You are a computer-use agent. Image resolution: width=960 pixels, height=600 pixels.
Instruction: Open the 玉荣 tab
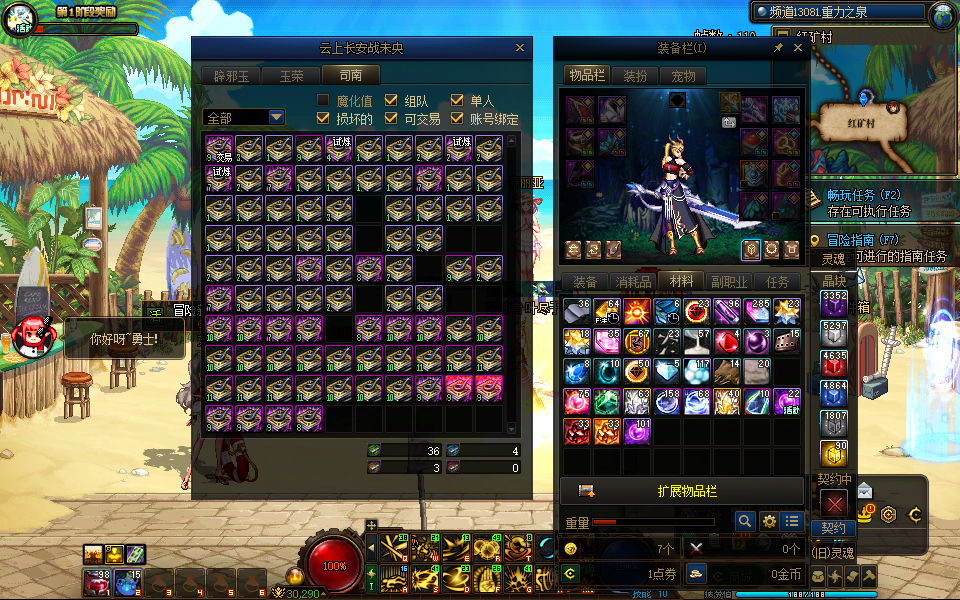(291, 75)
